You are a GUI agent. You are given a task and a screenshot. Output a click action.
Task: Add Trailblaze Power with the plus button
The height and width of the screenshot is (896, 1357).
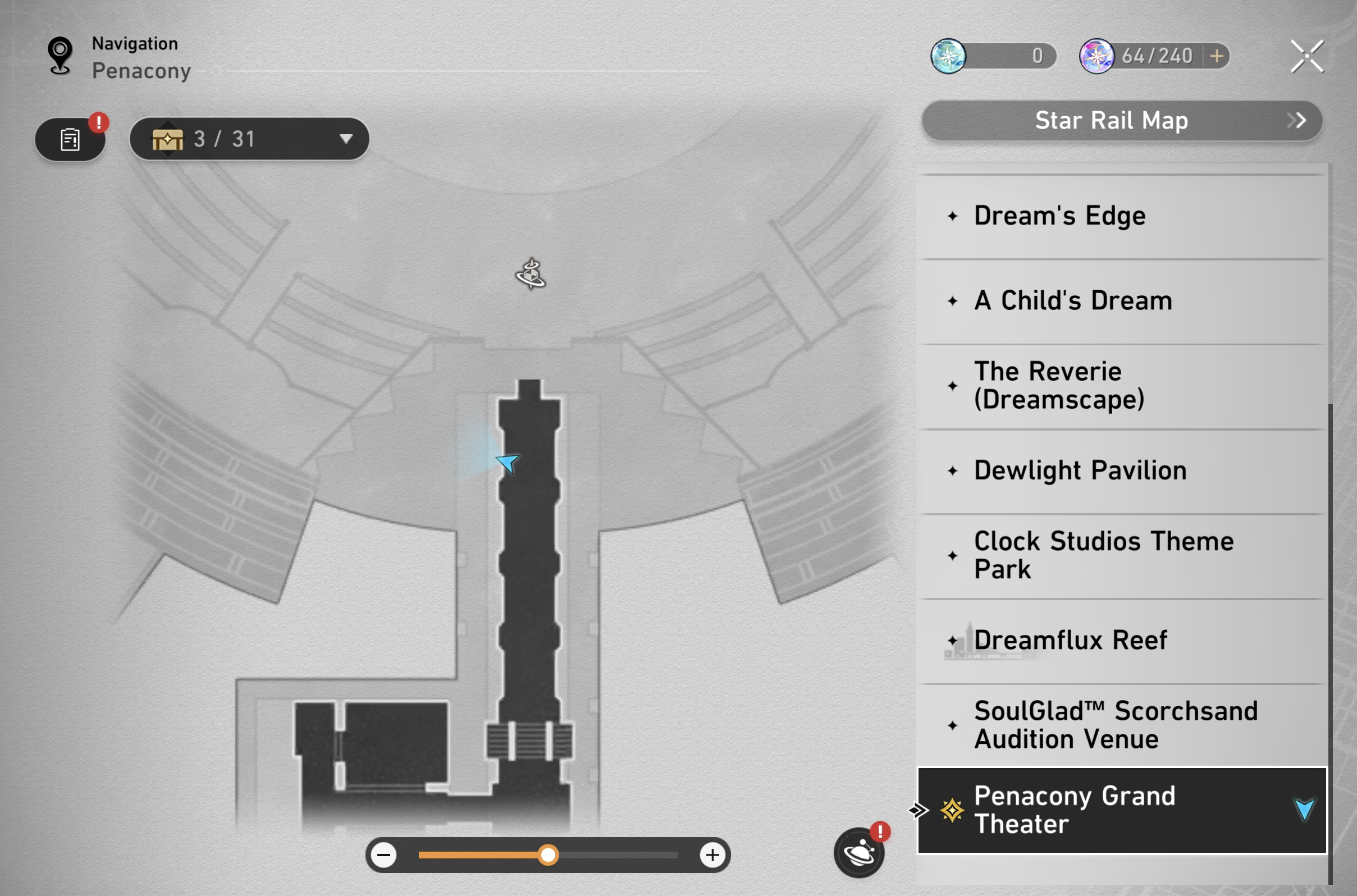pyautogui.click(x=1217, y=56)
